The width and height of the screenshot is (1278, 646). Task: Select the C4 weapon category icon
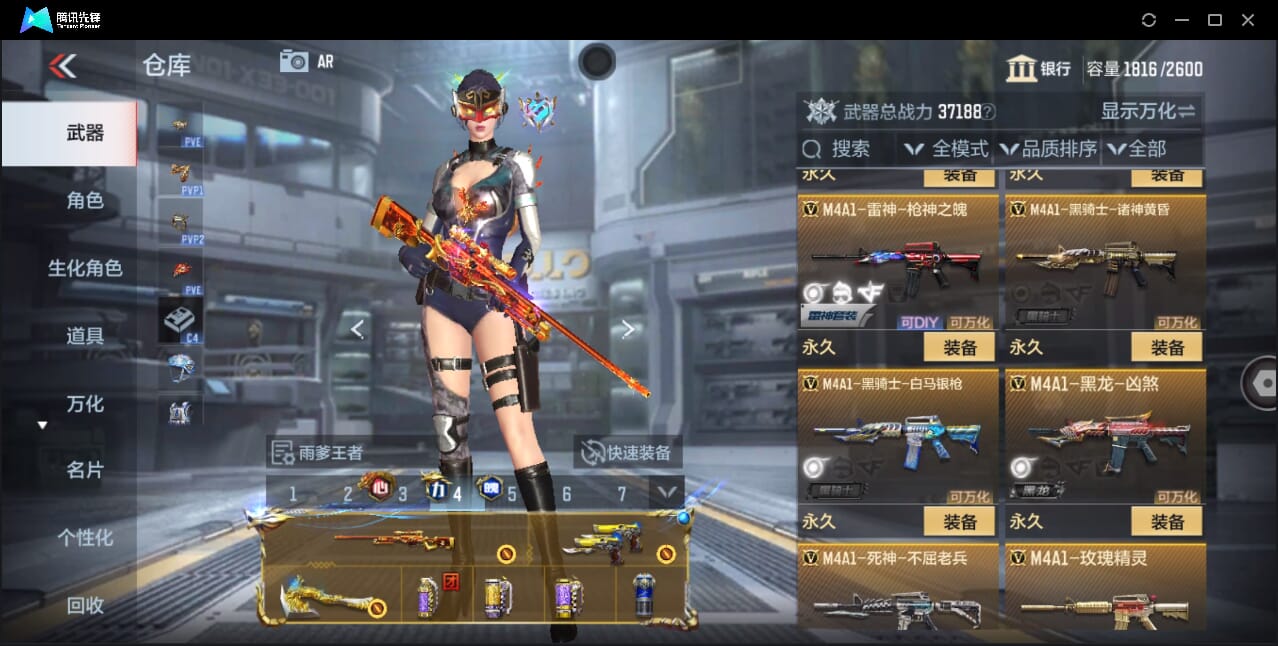tap(180, 320)
